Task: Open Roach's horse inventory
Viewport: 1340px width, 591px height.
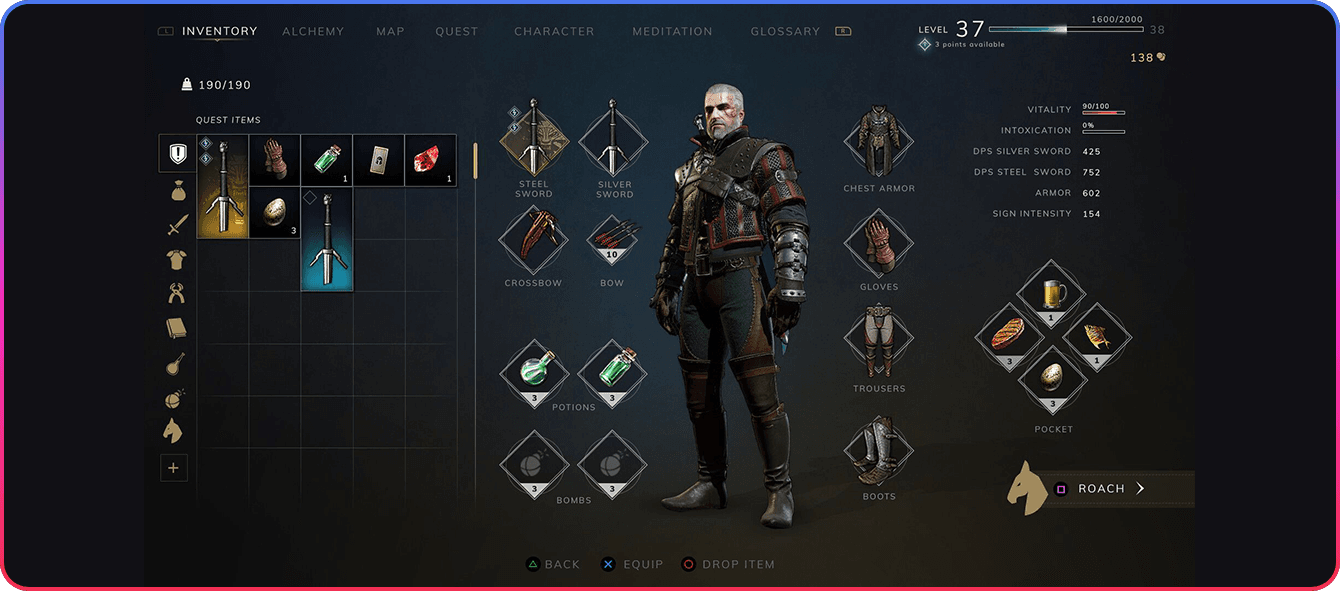Action: point(1100,489)
